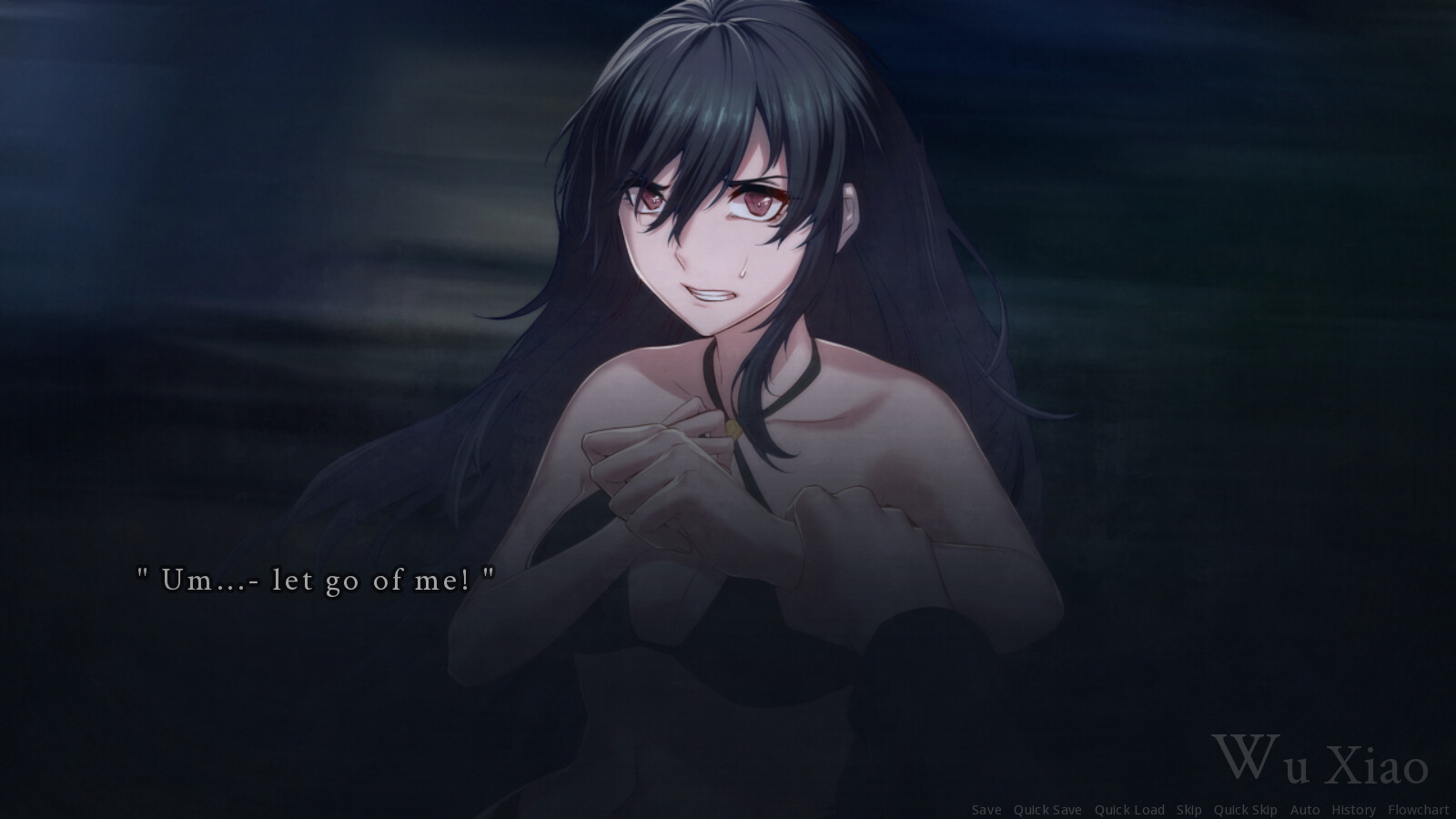Click the quick menu bar area
This screenshot has height=819, width=1456.
coord(1201,810)
